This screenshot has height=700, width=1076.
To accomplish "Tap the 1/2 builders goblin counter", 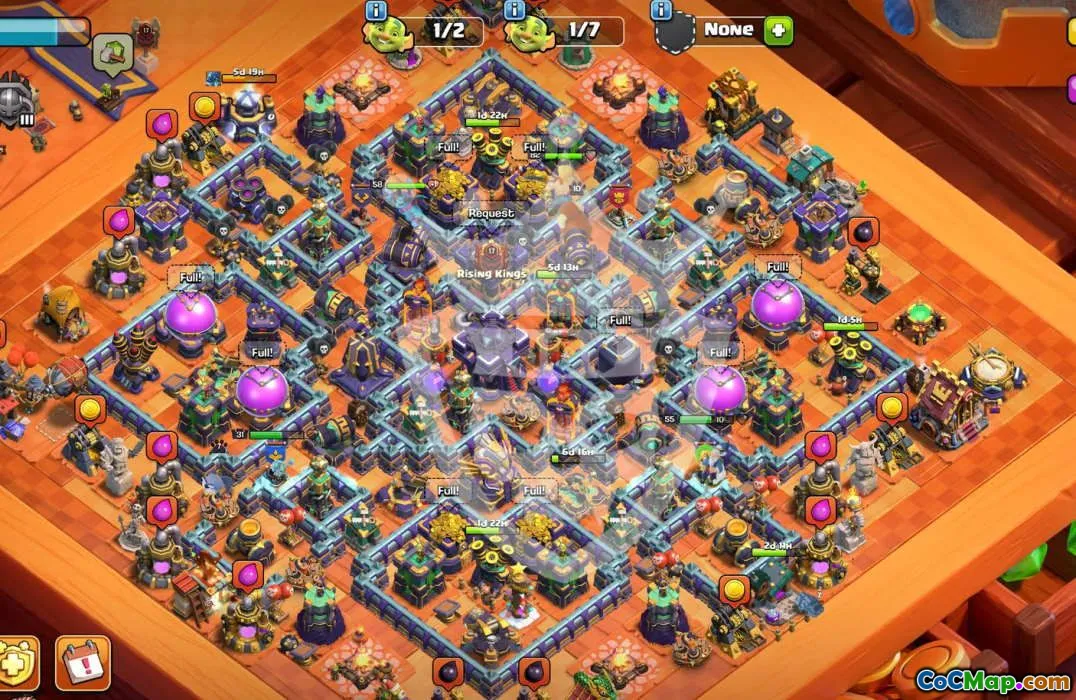I will [424, 31].
